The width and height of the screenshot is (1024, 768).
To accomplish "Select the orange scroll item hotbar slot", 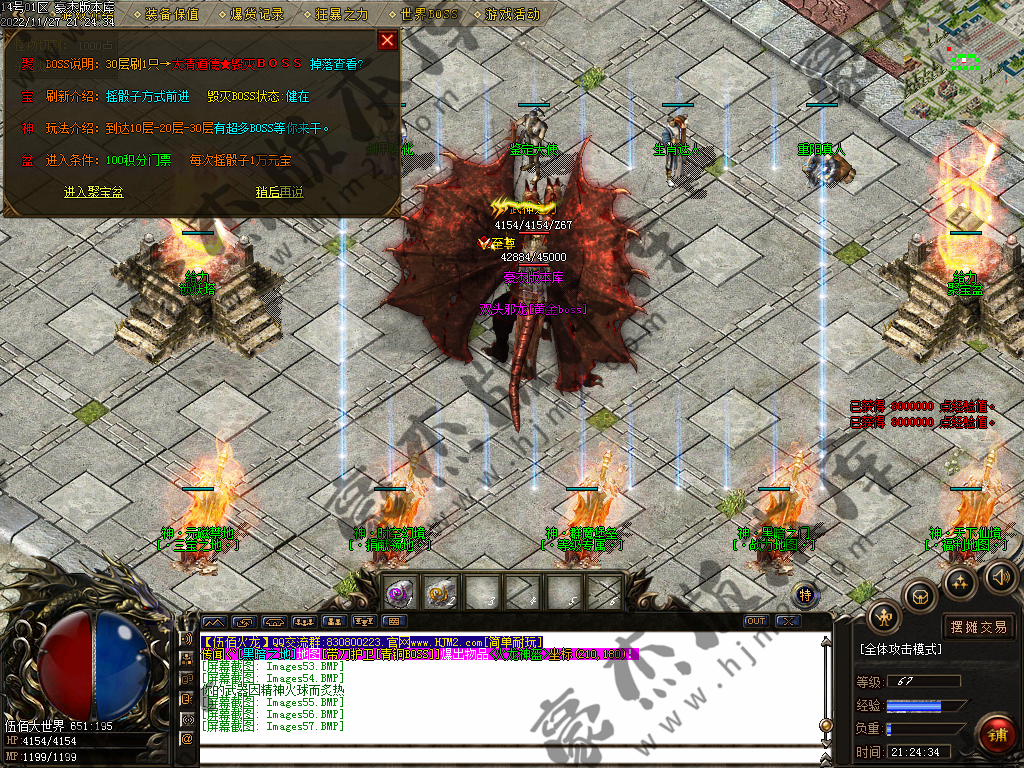I will click(440, 592).
